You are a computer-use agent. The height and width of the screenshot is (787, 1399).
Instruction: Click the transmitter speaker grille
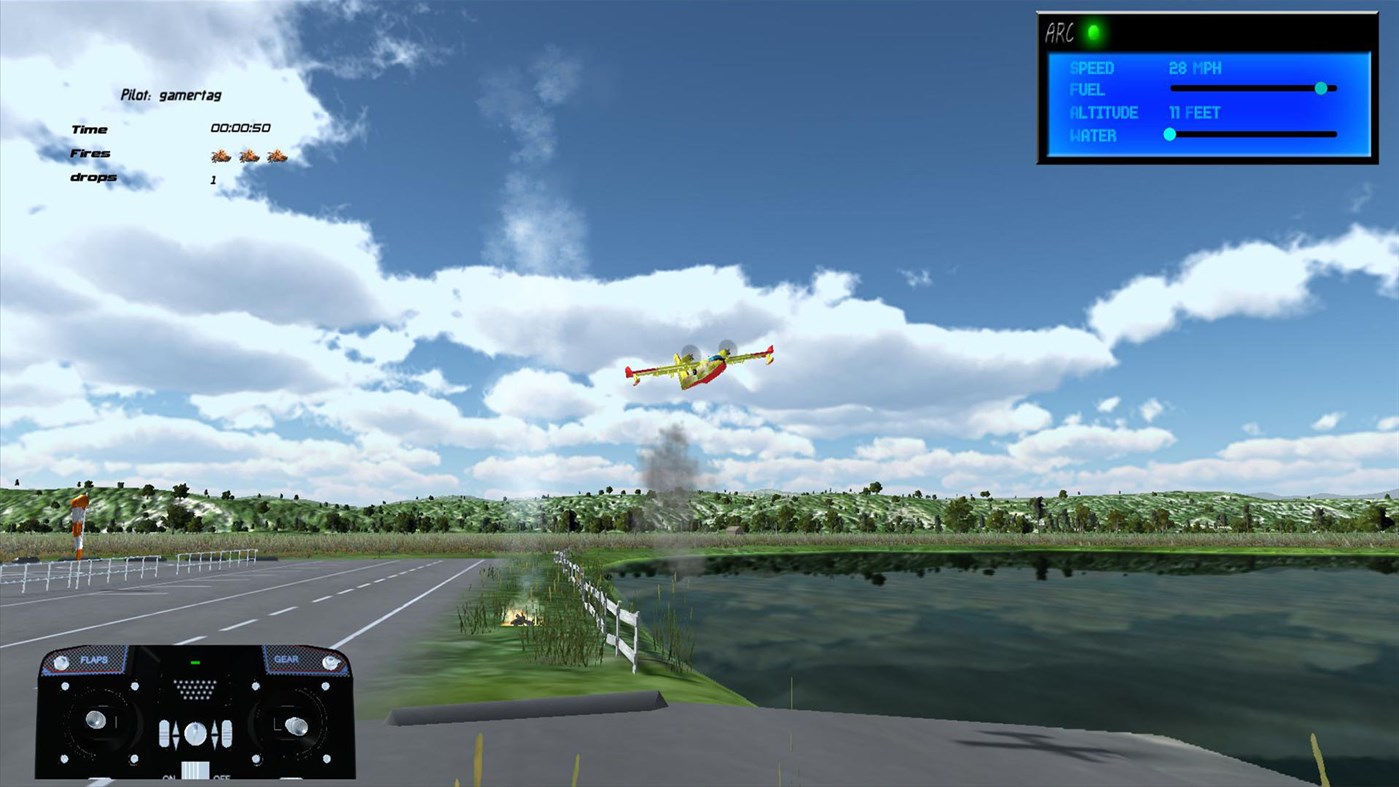[196, 690]
